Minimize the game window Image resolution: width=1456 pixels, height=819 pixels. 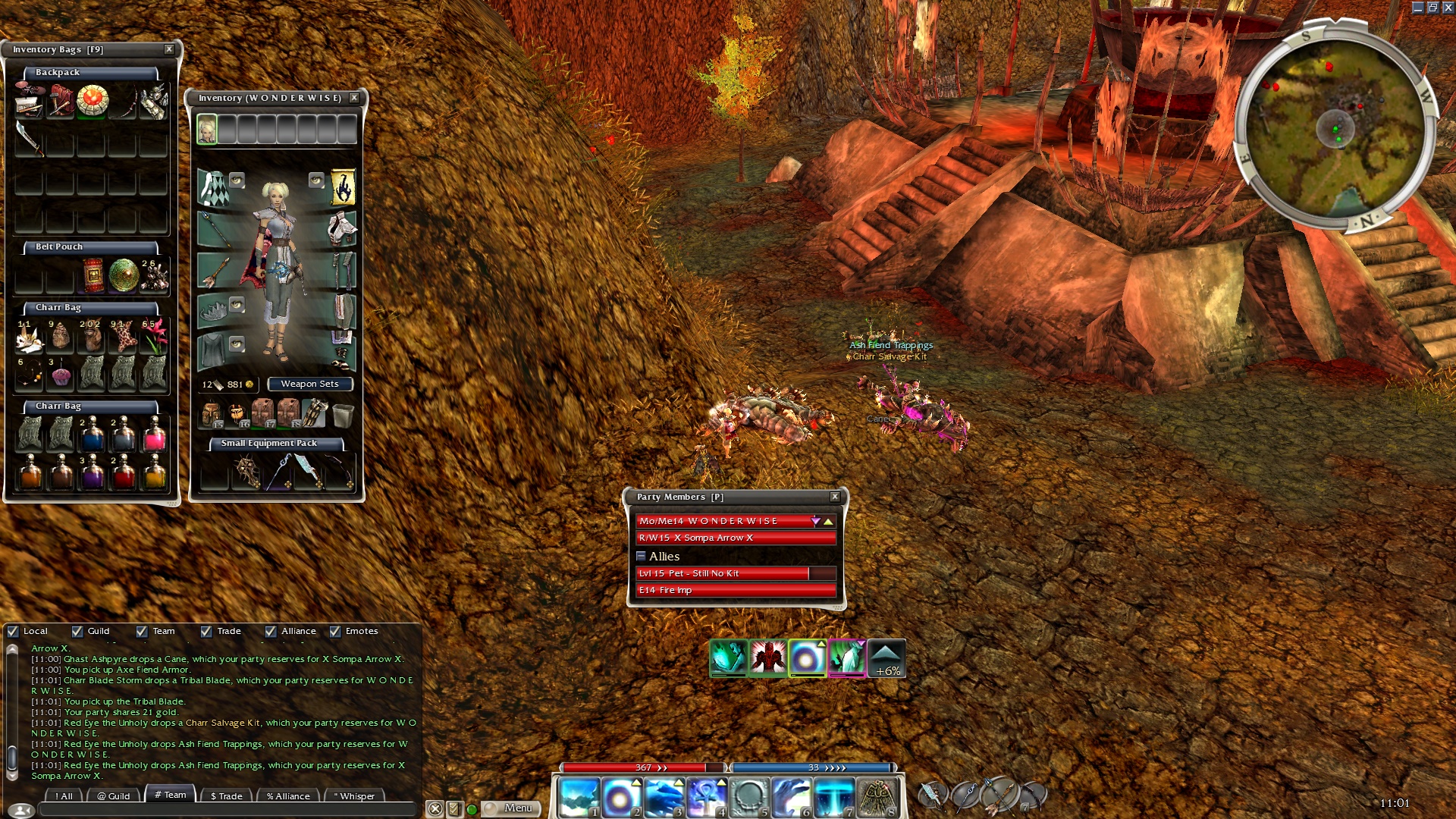coord(1417,8)
